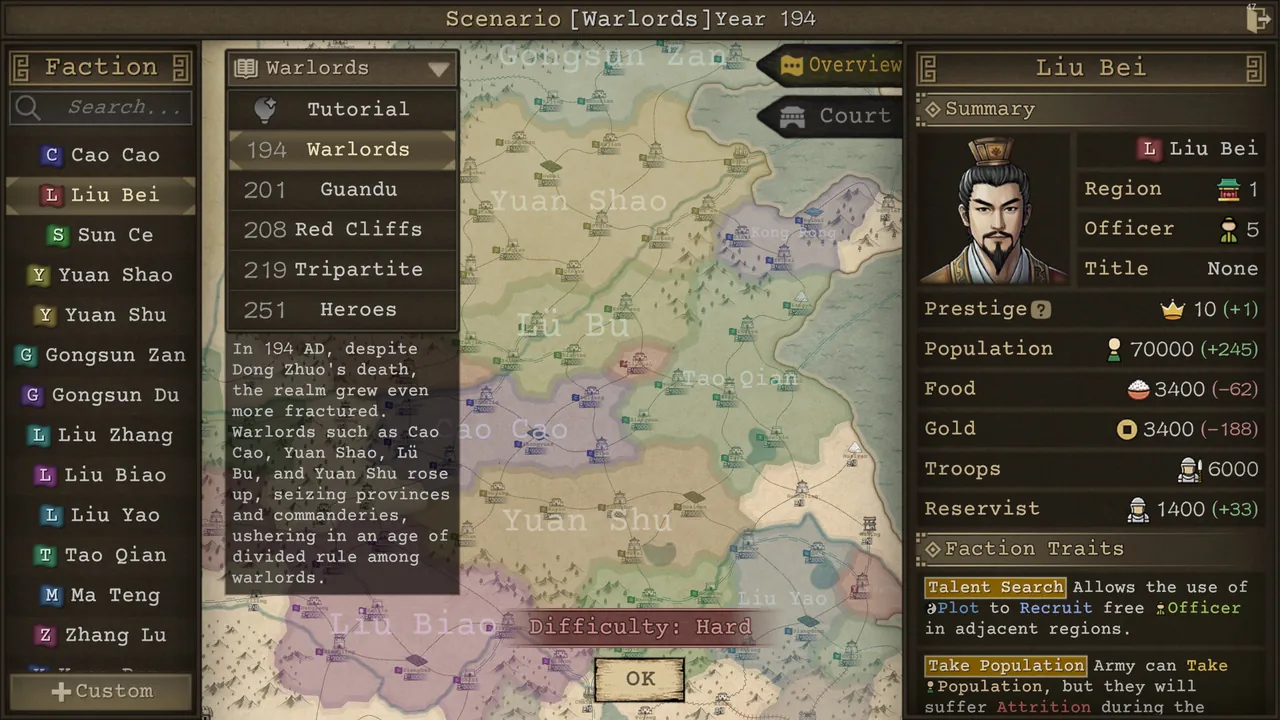1280x720 pixels.
Task: Click the rice bowl Food icon
Action: 1138,388
